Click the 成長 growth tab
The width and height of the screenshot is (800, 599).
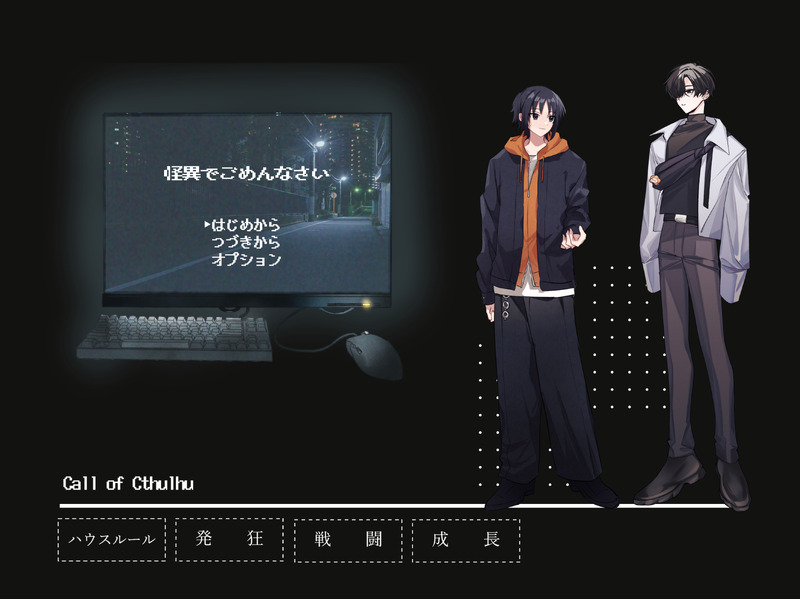[466, 540]
